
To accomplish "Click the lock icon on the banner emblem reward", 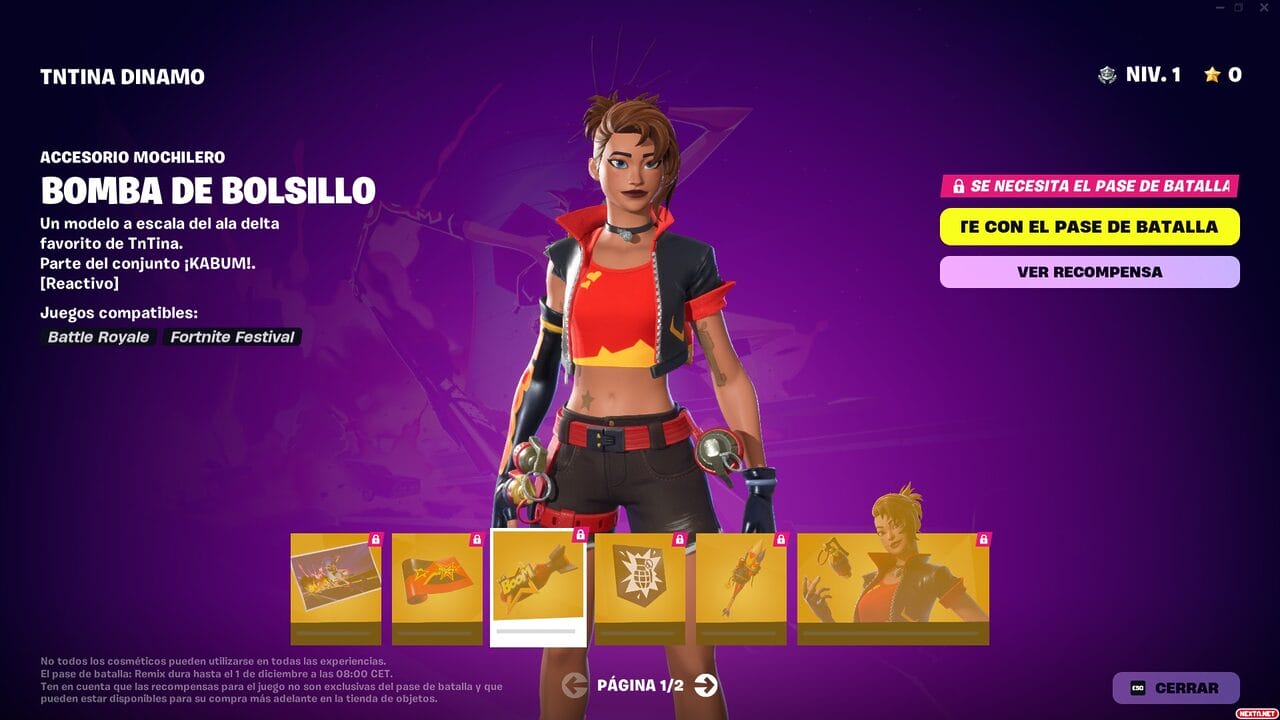I will click(681, 538).
